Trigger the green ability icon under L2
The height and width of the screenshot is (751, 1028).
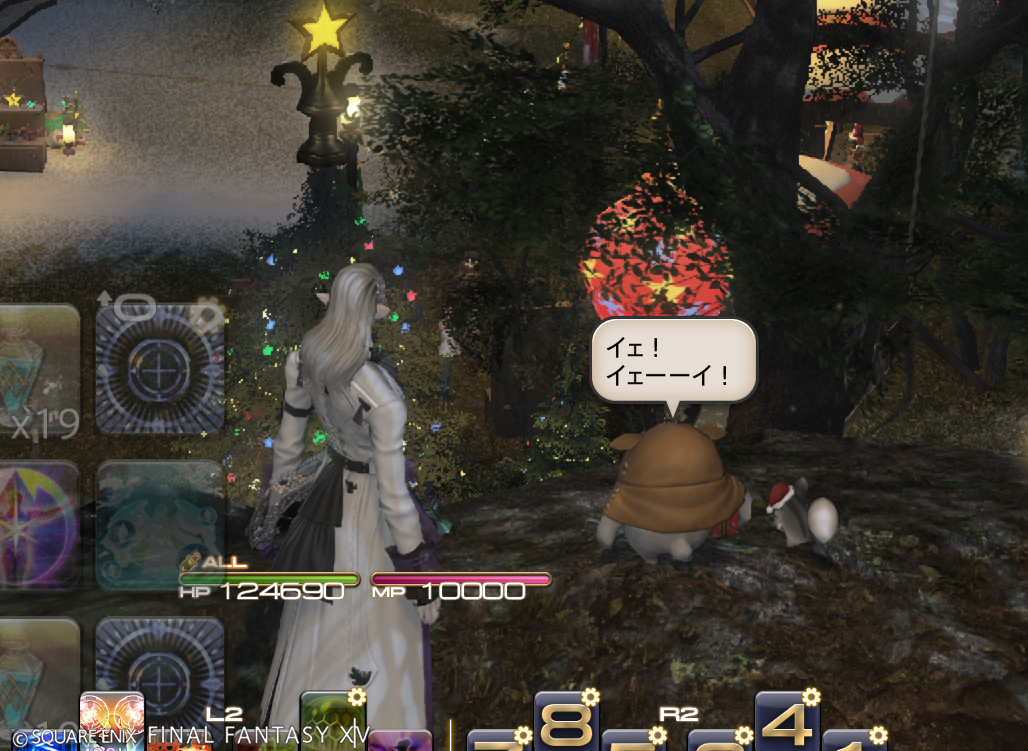point(331,720)
